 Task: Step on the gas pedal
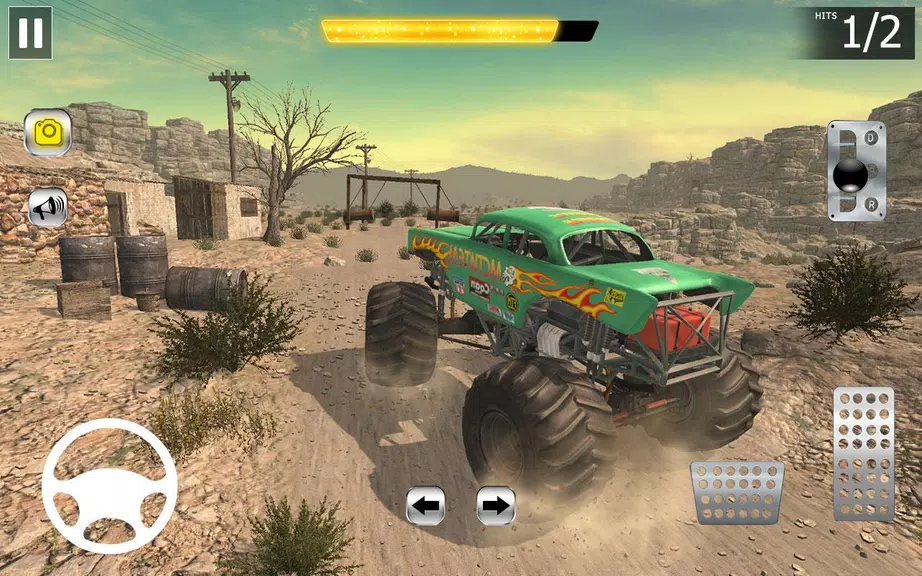coord(863,453)
